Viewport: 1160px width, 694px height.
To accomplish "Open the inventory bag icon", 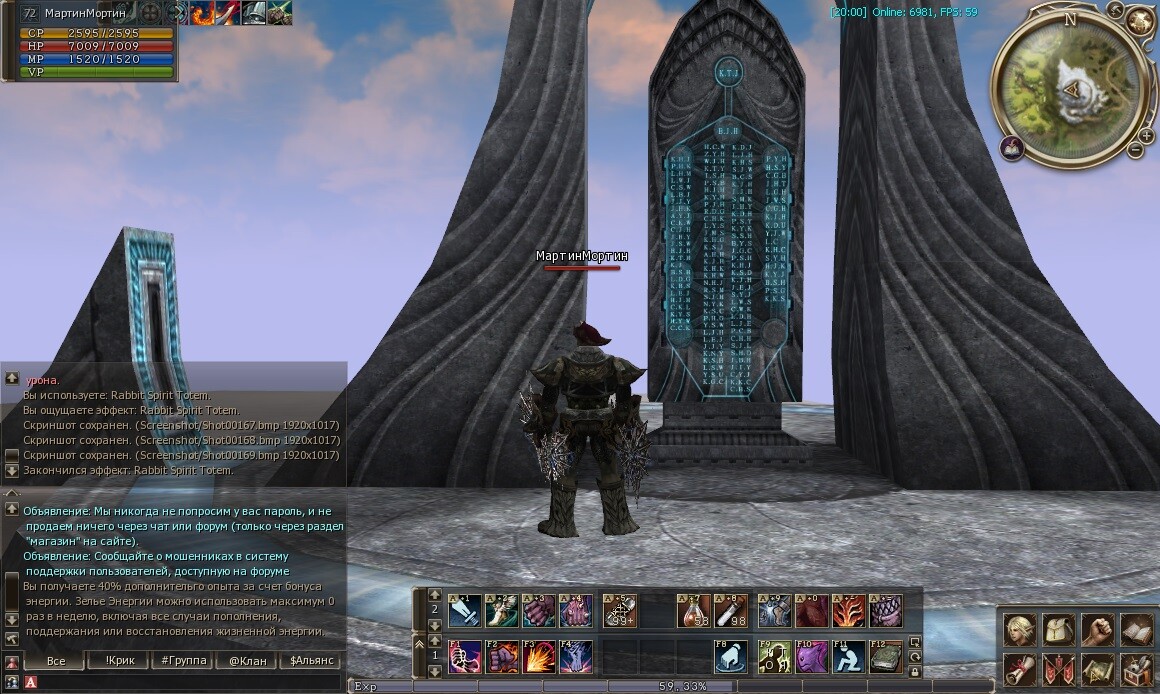I will pyautogui.click(x=1059, y=630).
